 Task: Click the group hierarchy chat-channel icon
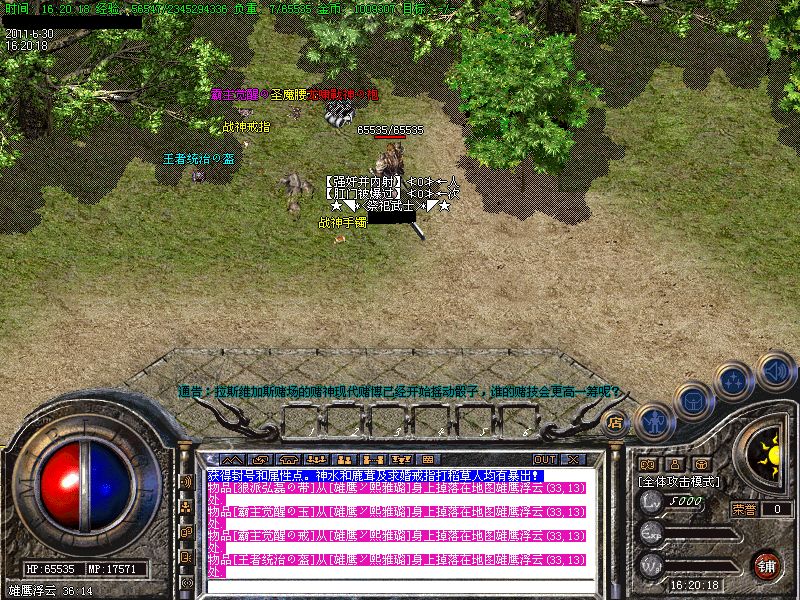tap(186, 506)
